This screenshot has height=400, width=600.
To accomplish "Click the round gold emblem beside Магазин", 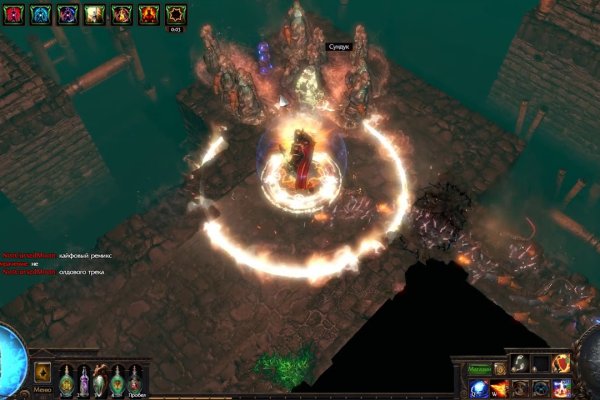I will click(x=499, y=368).
